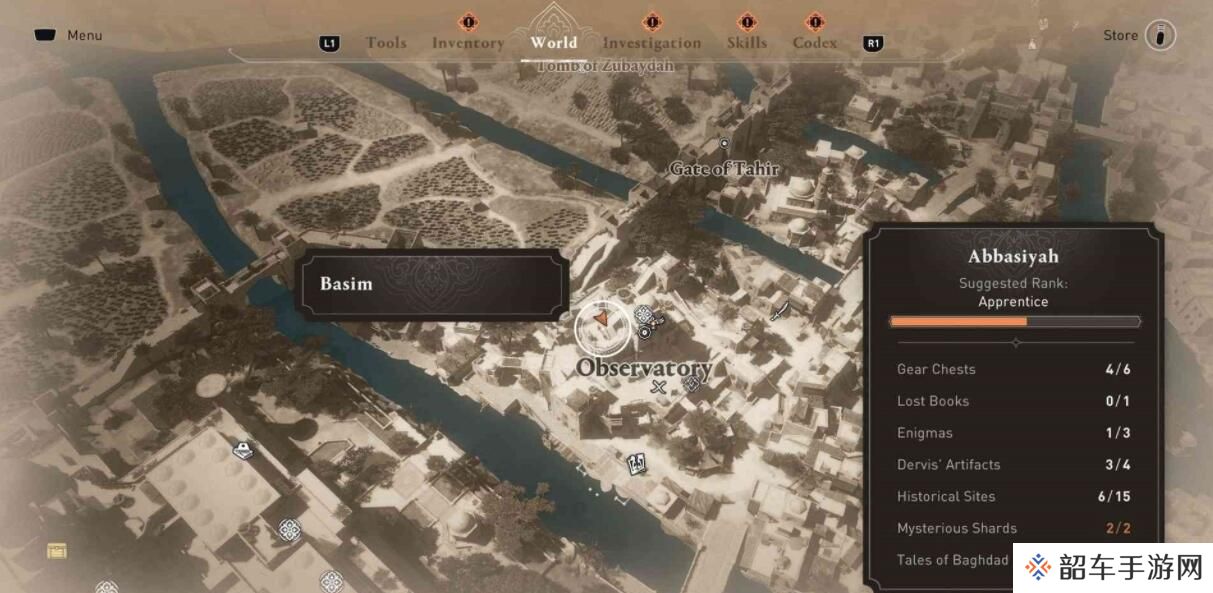Open the Codex tab
The width and height of the screenshot is (1213, 593).
point(815,43)
